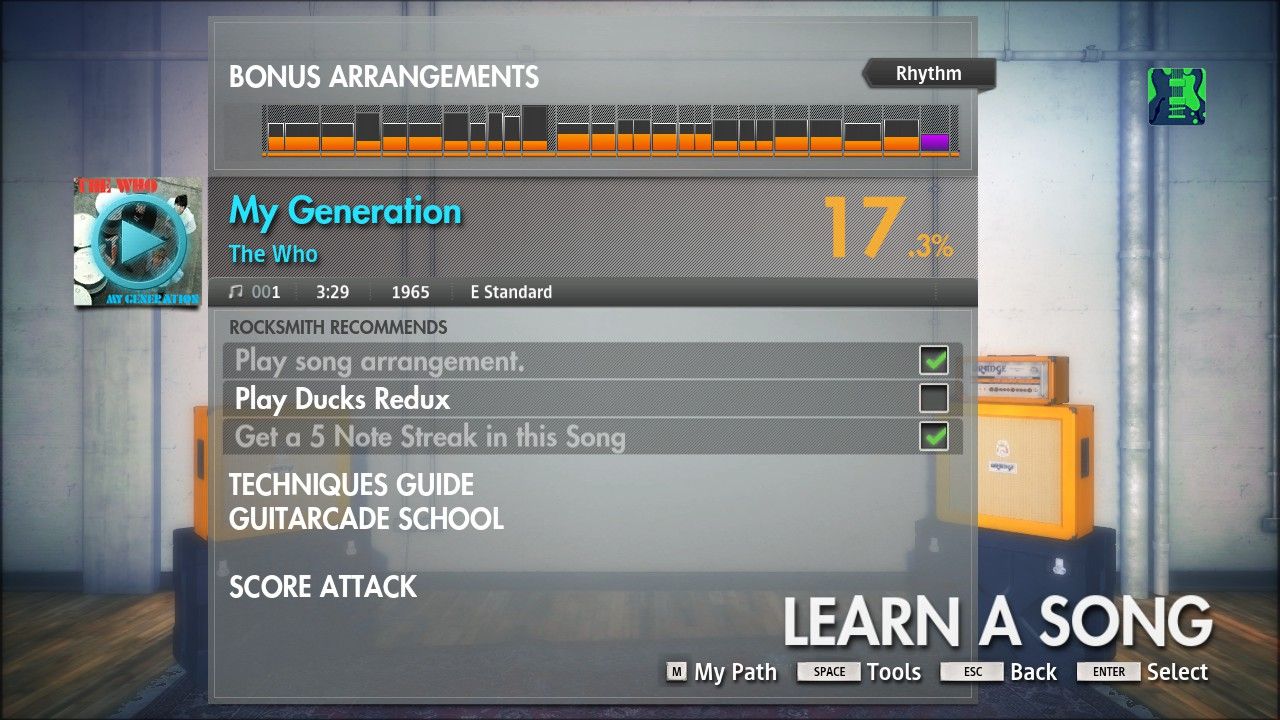This screenshot has width=1280, height=720.
Task: Click the M key icon for My Path
Action: click(x=675, y=672)
